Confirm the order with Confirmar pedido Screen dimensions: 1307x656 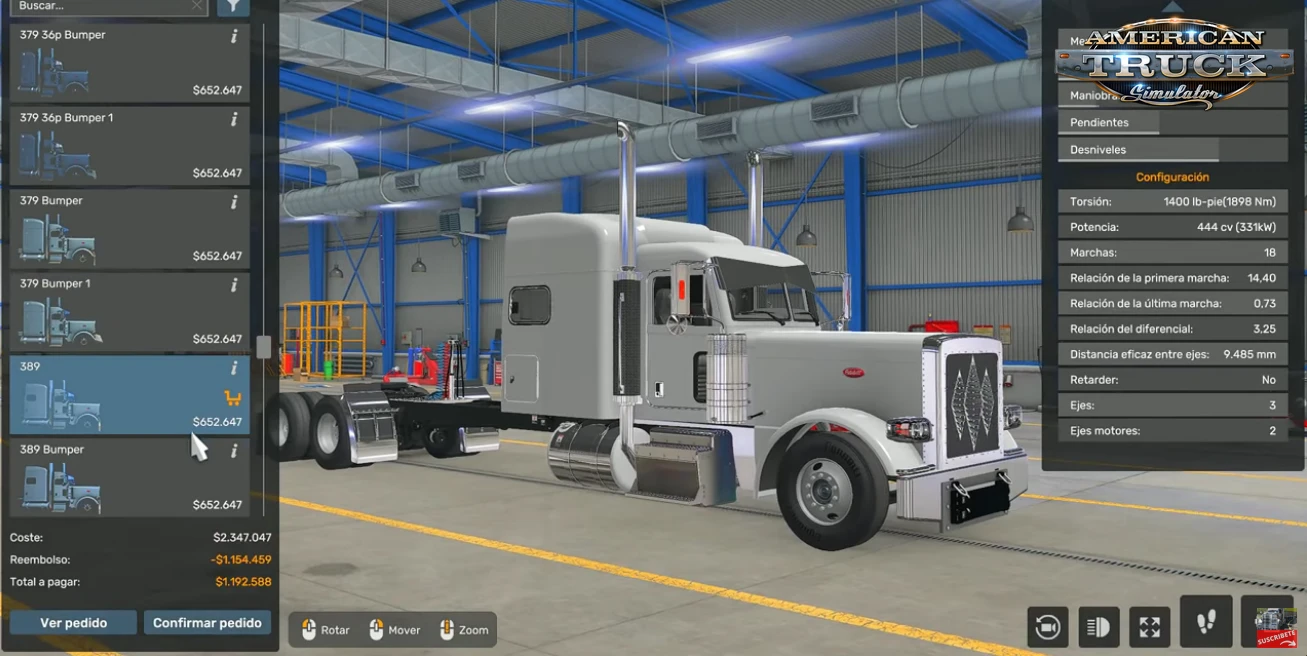click(207, 623)
